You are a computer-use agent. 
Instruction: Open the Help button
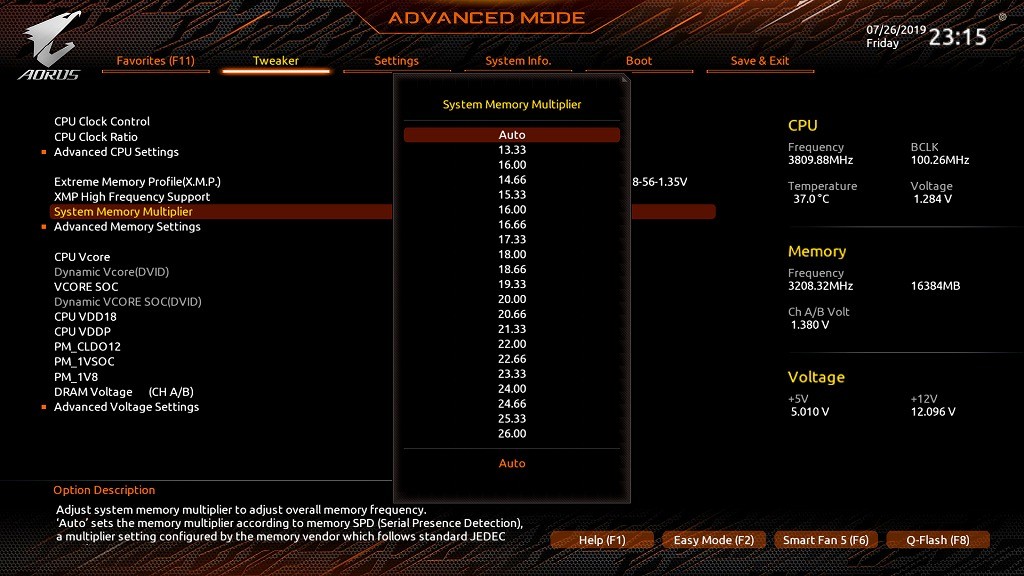coord(602,540)
